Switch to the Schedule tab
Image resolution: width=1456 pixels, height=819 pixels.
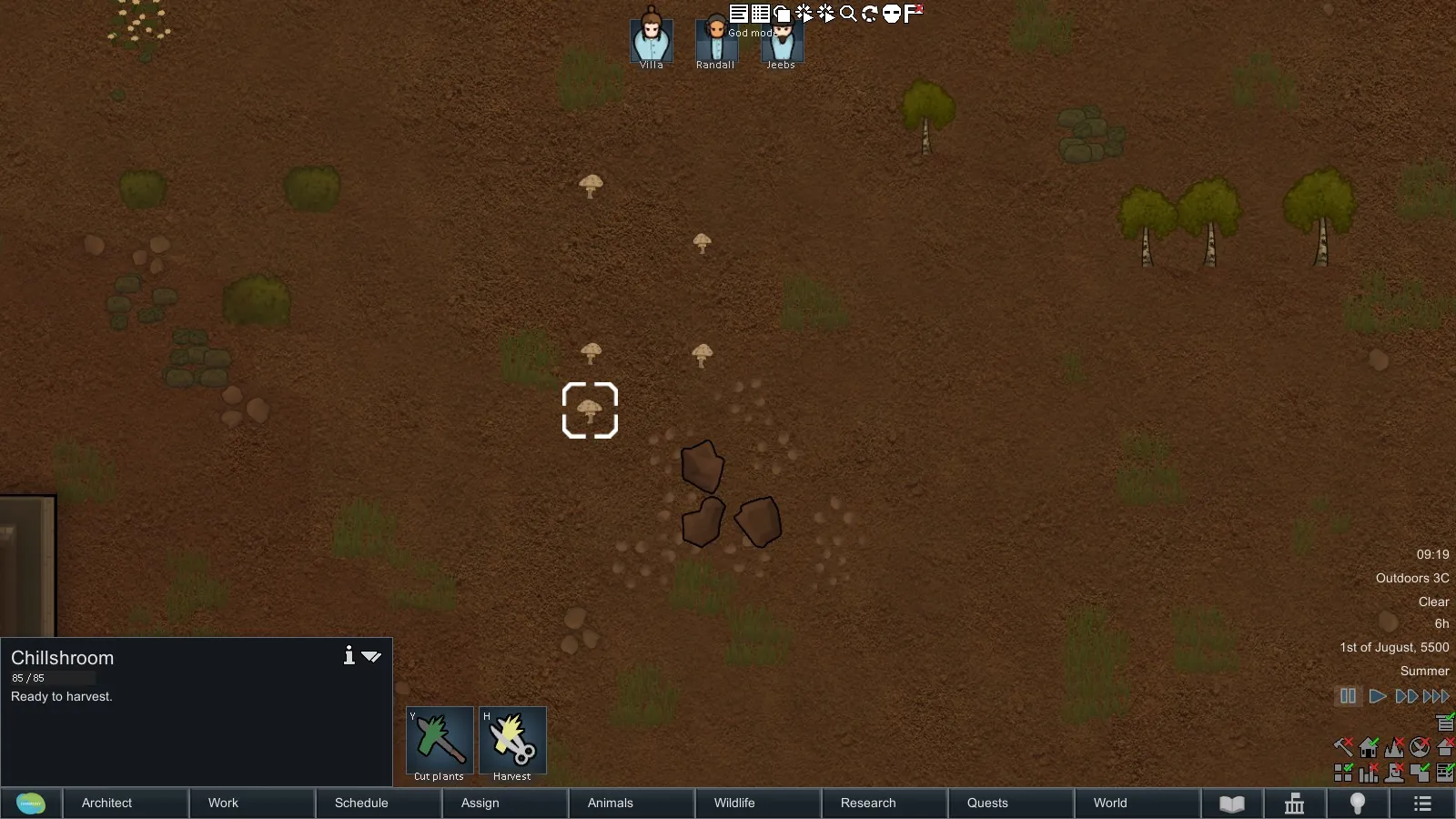[361, 803]
